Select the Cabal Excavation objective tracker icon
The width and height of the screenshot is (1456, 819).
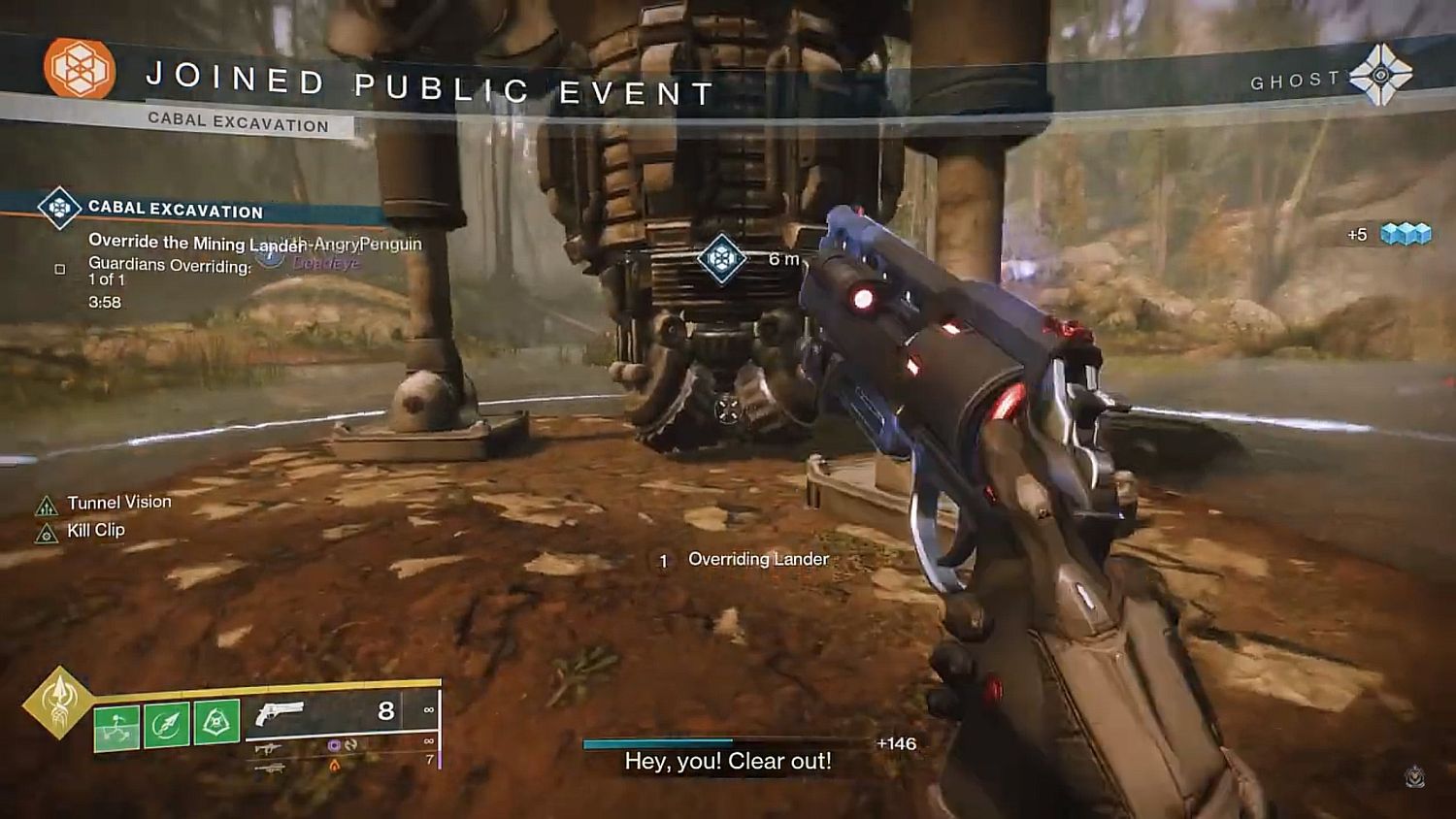click(x=59, y=208)
